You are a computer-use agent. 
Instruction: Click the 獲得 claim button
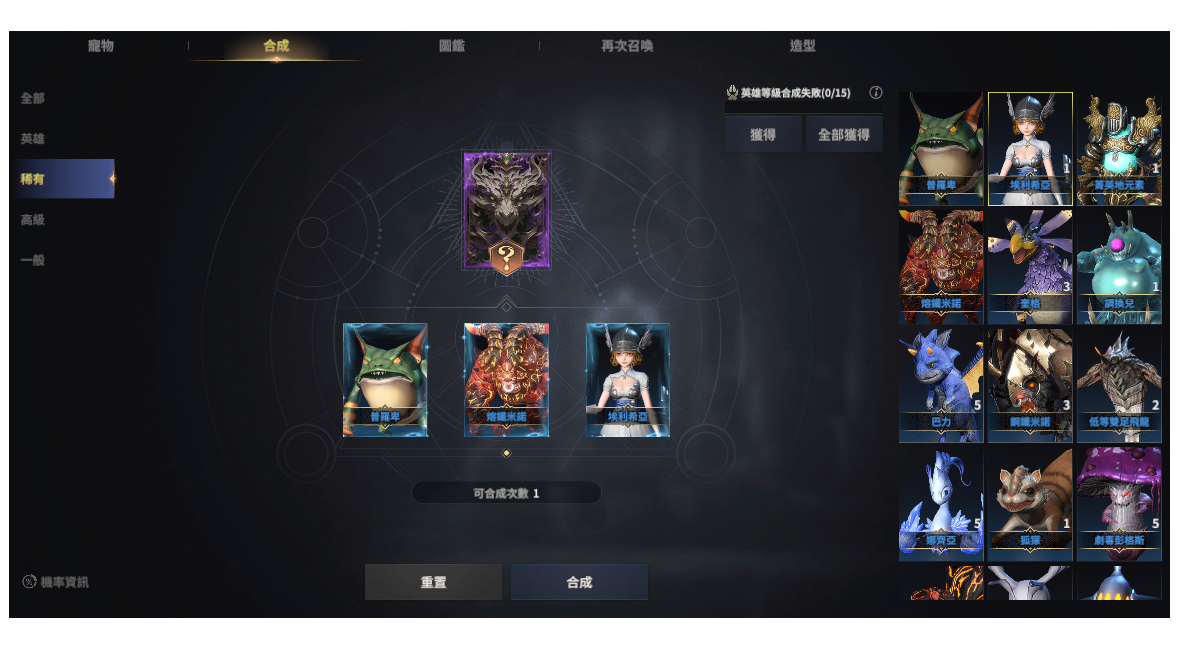pos(763,134)
